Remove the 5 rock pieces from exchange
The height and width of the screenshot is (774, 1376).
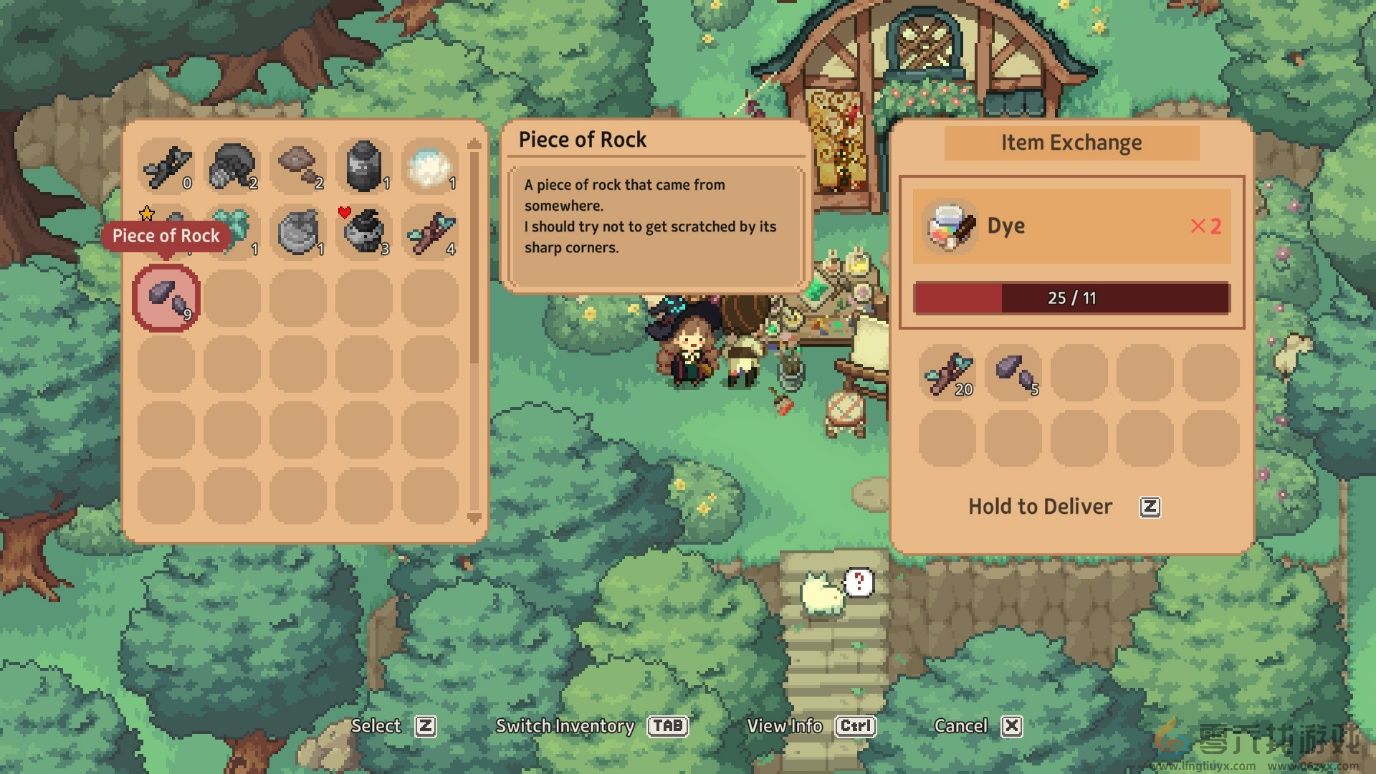tap(1013, 373)
